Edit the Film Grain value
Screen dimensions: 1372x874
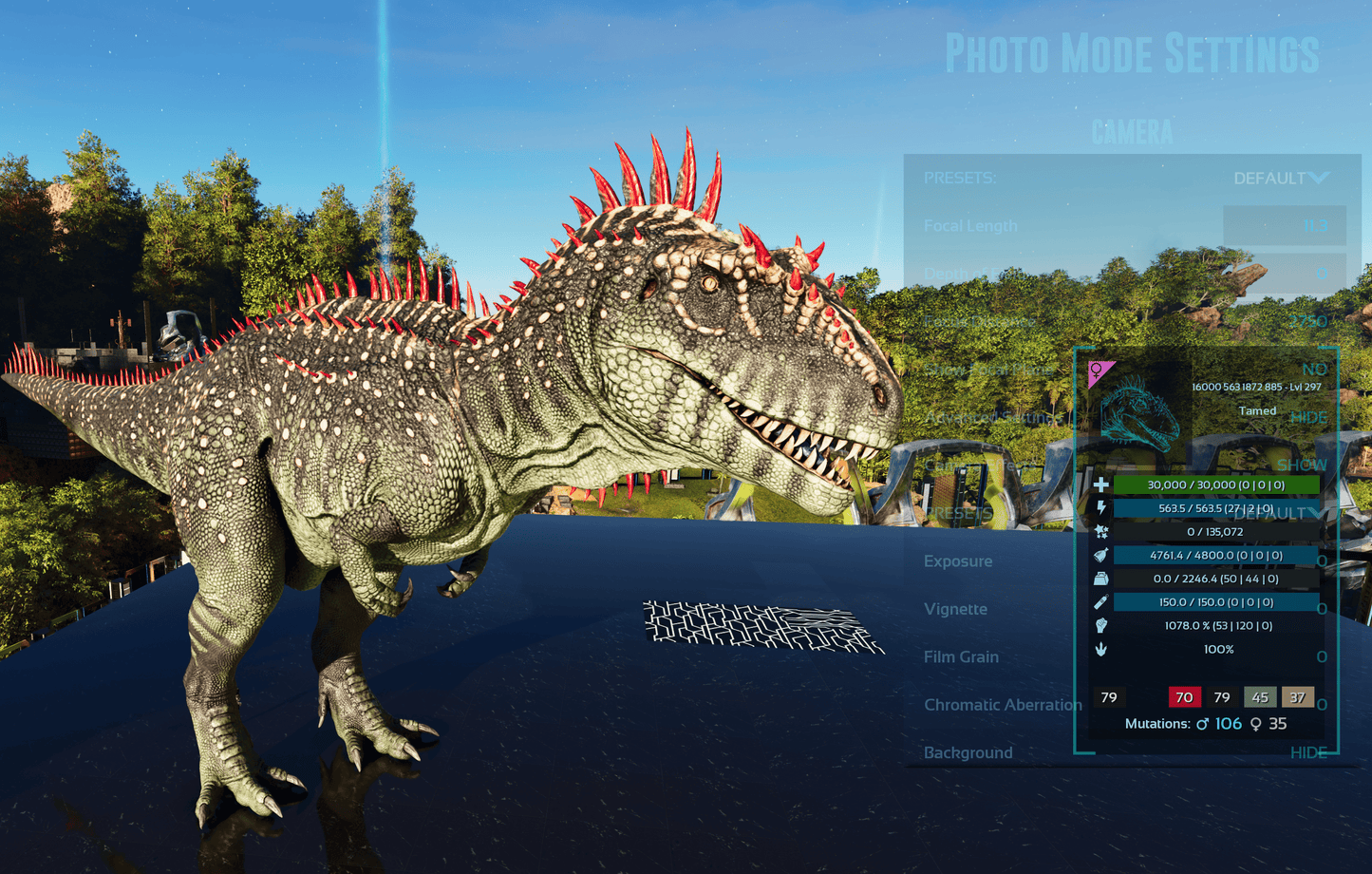pyautogui.click(x=1322, y=656)
